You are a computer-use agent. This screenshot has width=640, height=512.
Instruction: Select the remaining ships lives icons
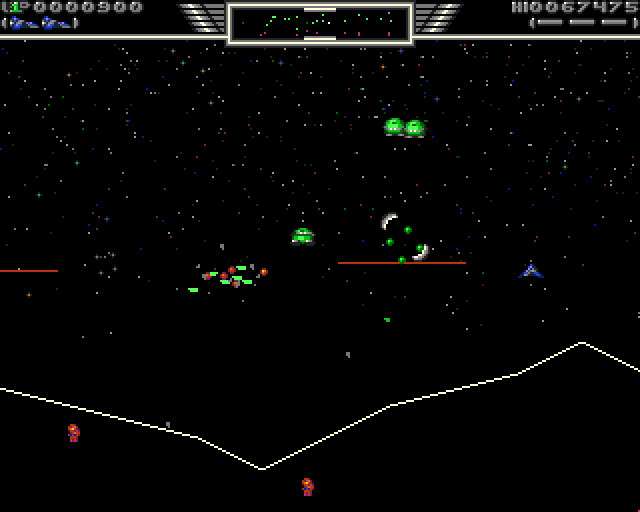click(x=41, y=23)
